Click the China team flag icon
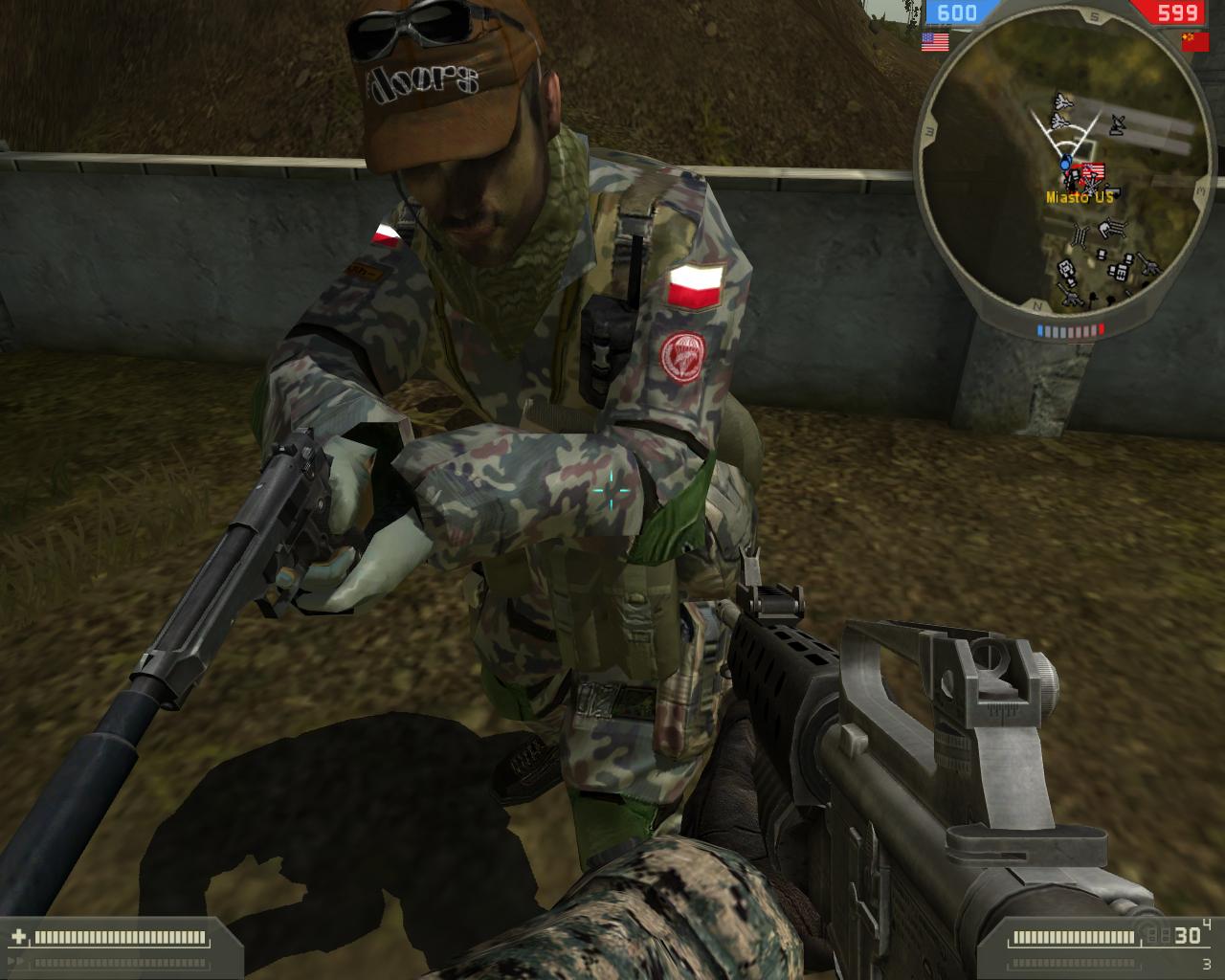The image size is (1225, 980). click(1194, 41)
